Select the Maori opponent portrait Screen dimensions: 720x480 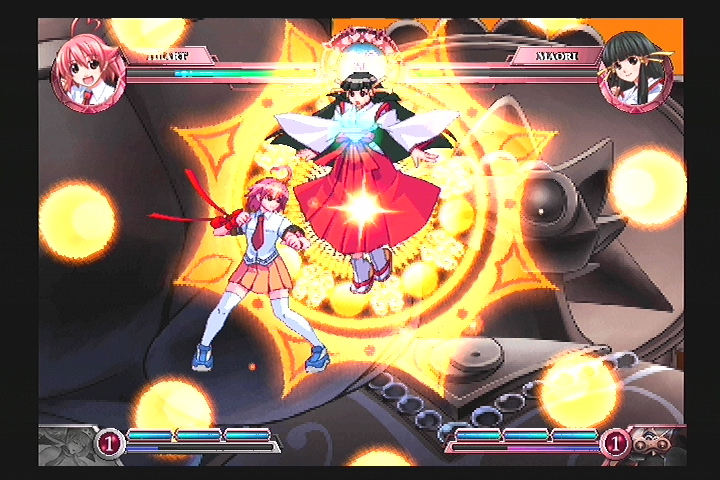click(x=634, y=72)
